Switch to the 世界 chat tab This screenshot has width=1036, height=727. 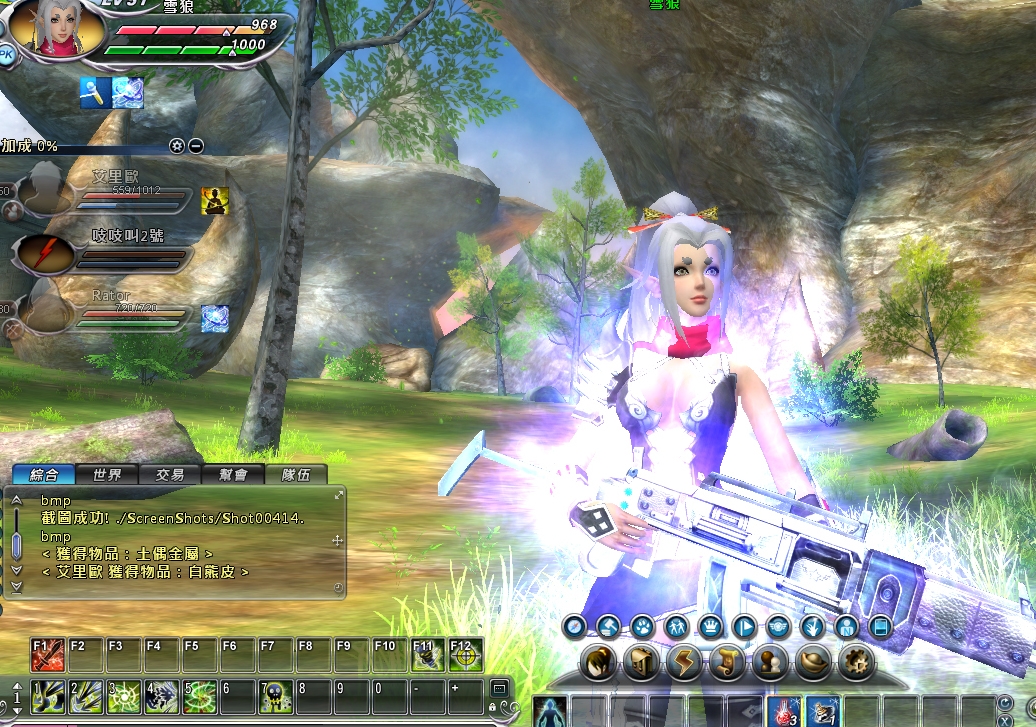pos(107,475)
